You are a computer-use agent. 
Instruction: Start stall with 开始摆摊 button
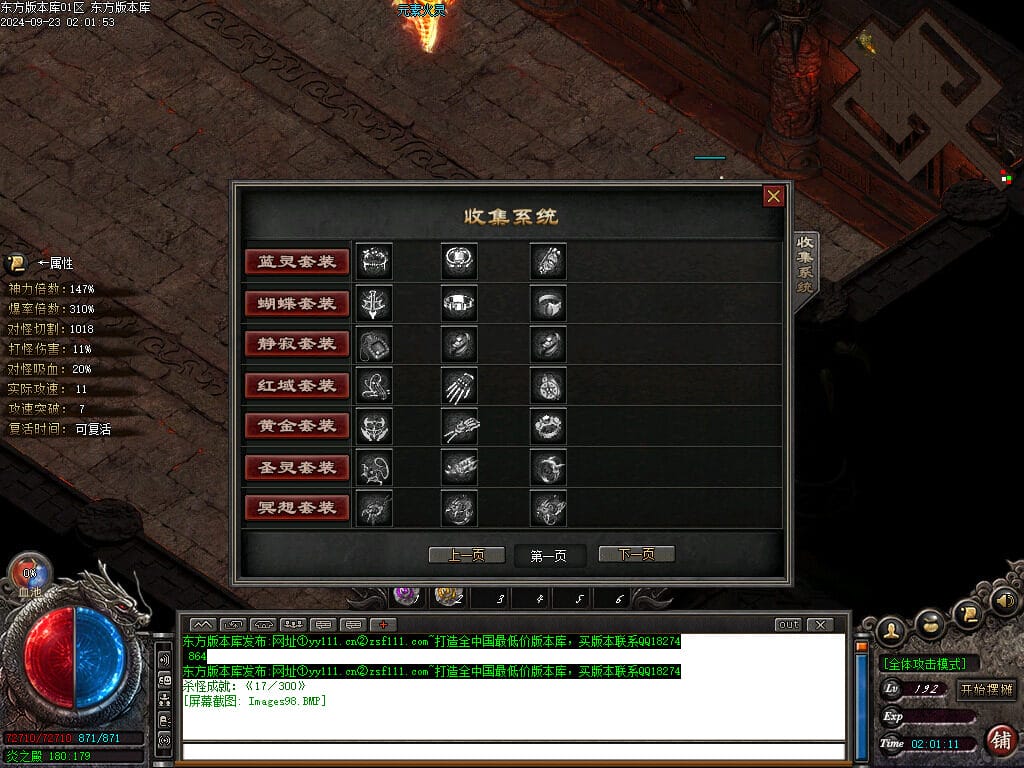[x=986, y=689]
